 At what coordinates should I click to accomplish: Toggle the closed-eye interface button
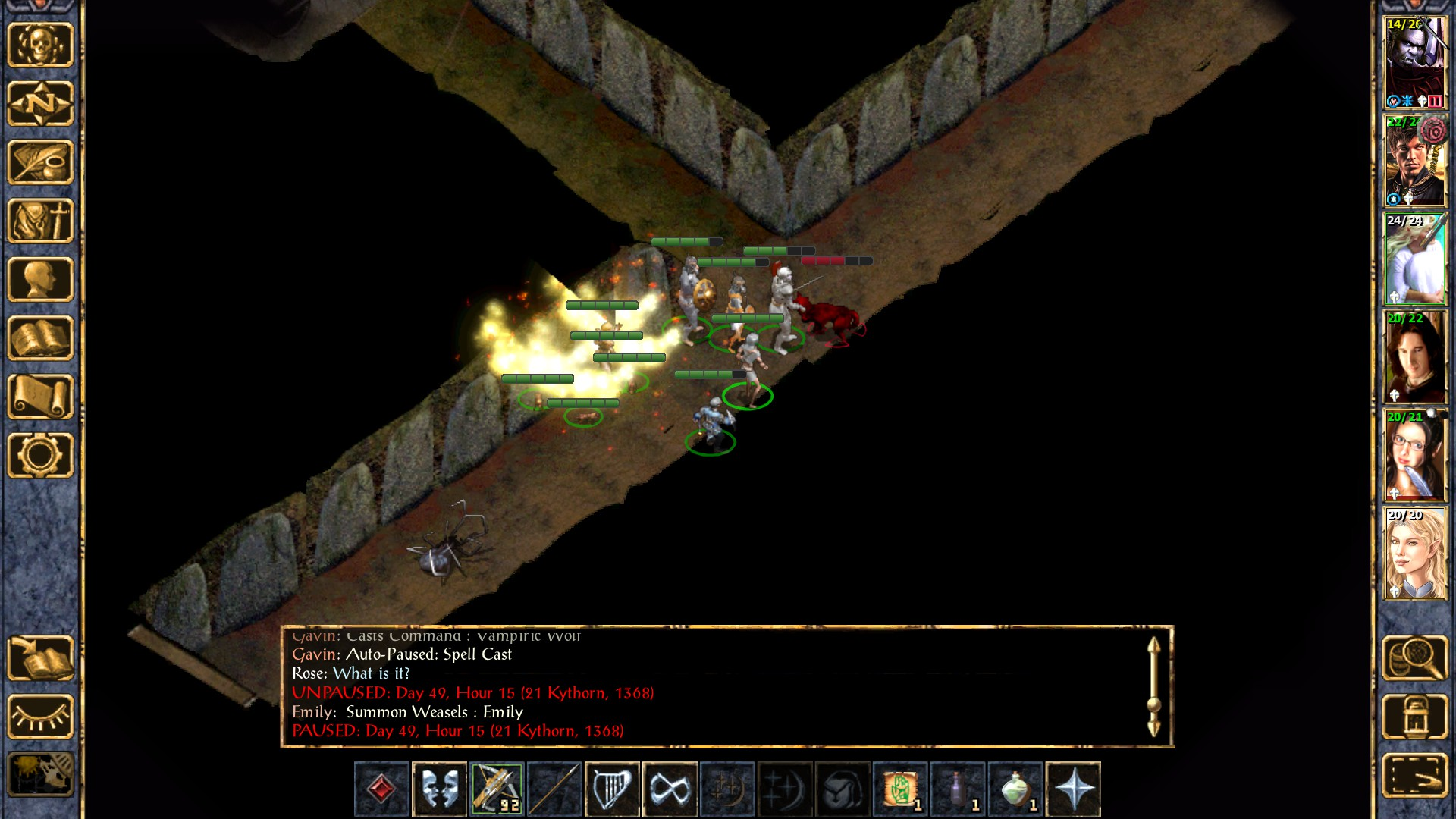click(40, 717)
